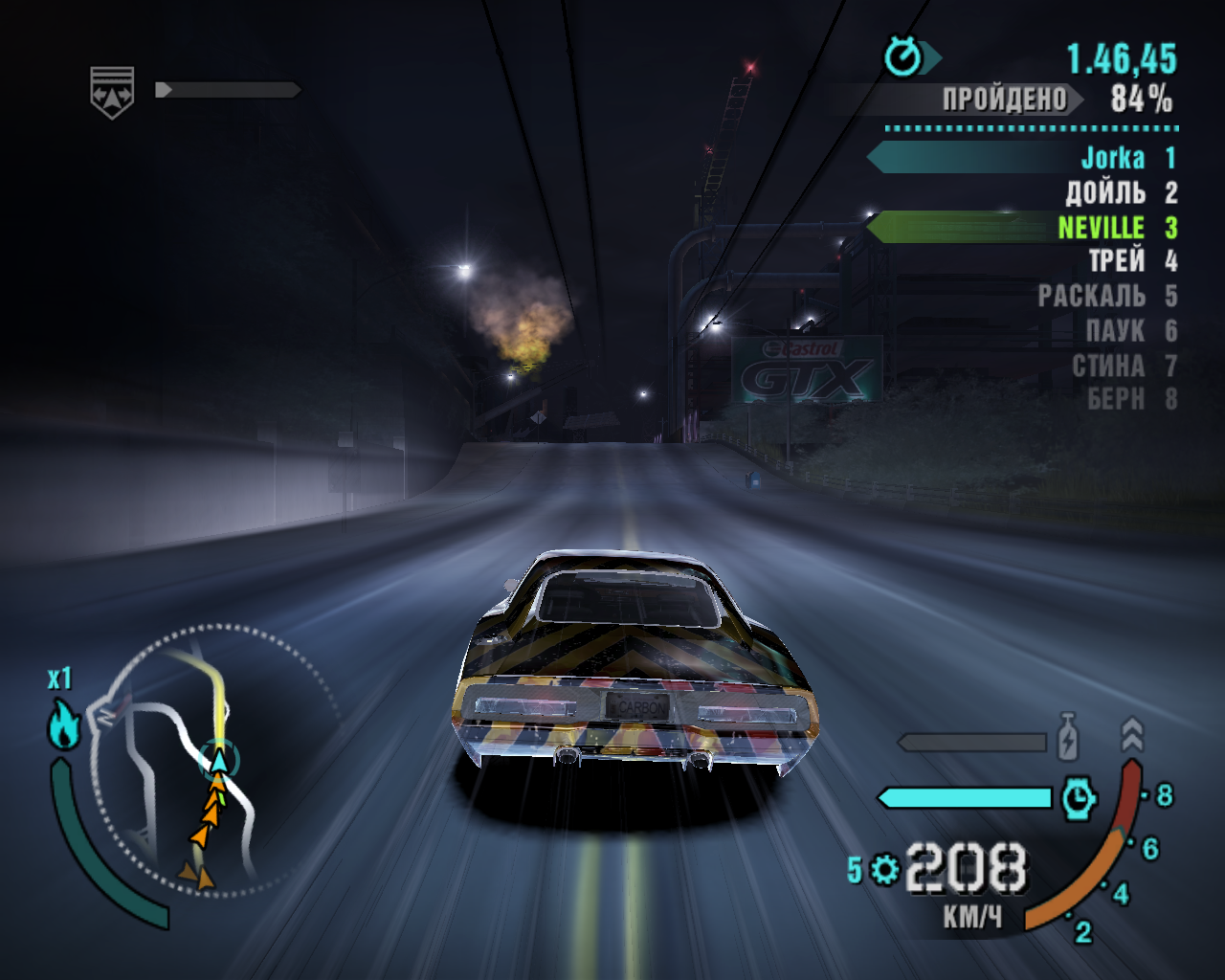Select Jorka in the race standings

(x=1112, y=158)
